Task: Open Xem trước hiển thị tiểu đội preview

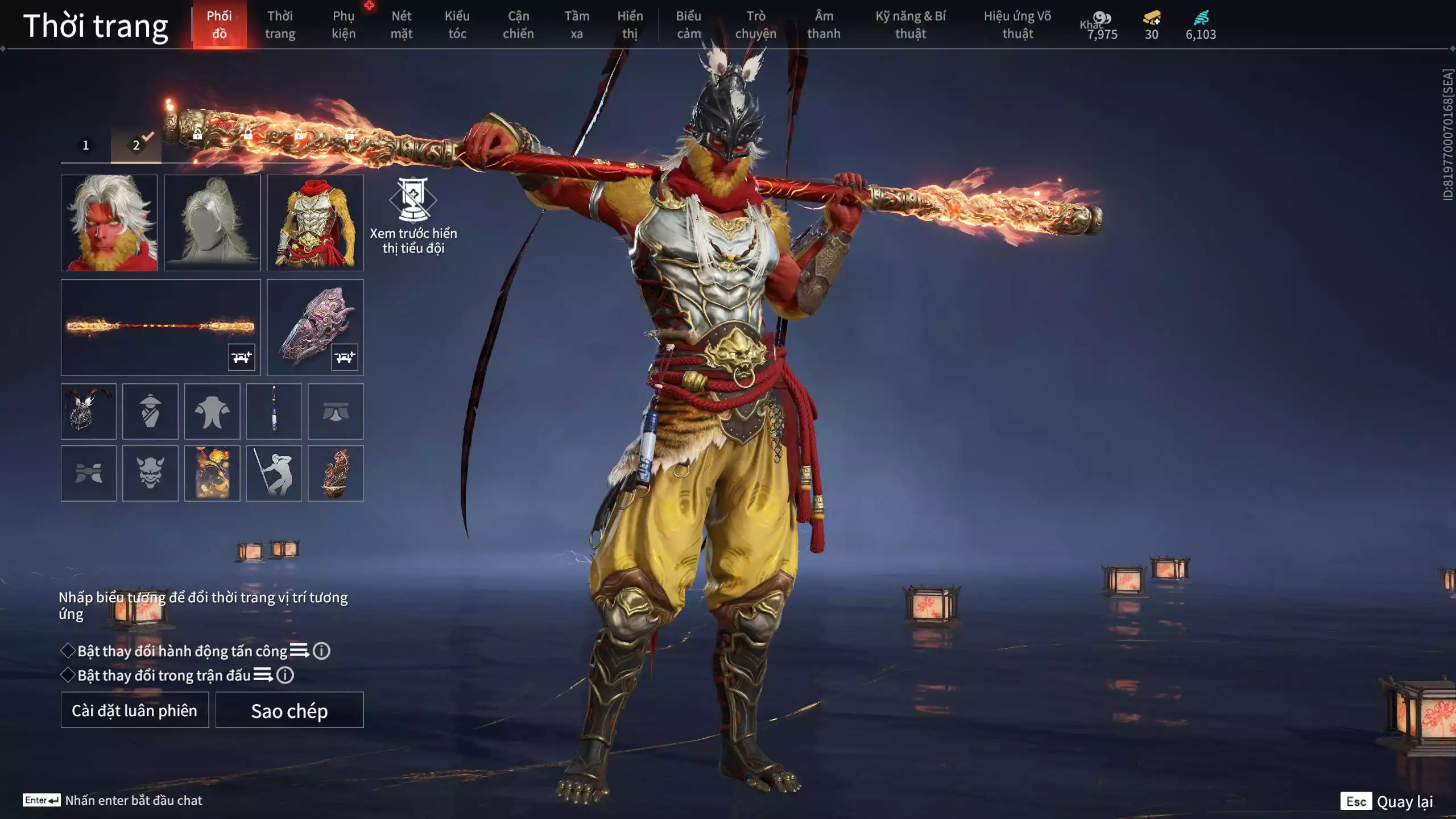Action: (x=413, y=215)
